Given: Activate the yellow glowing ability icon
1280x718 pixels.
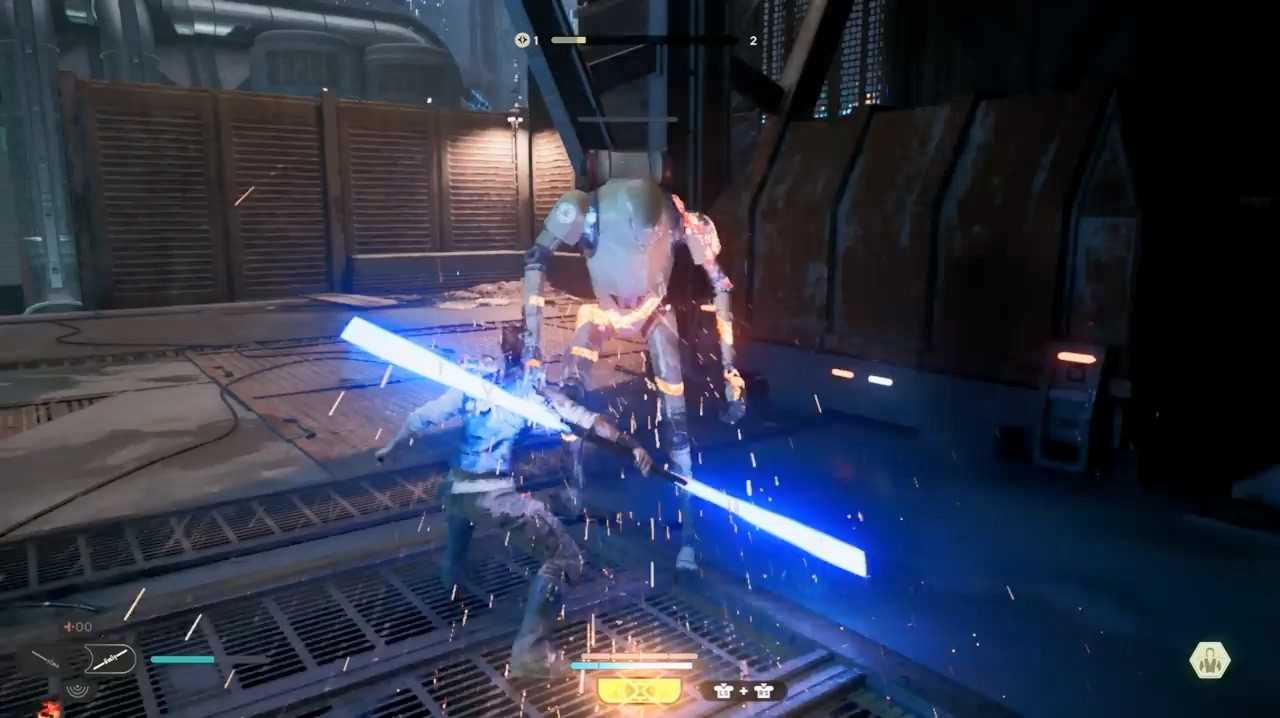Looking at the screenshot, I should point(639,690).
